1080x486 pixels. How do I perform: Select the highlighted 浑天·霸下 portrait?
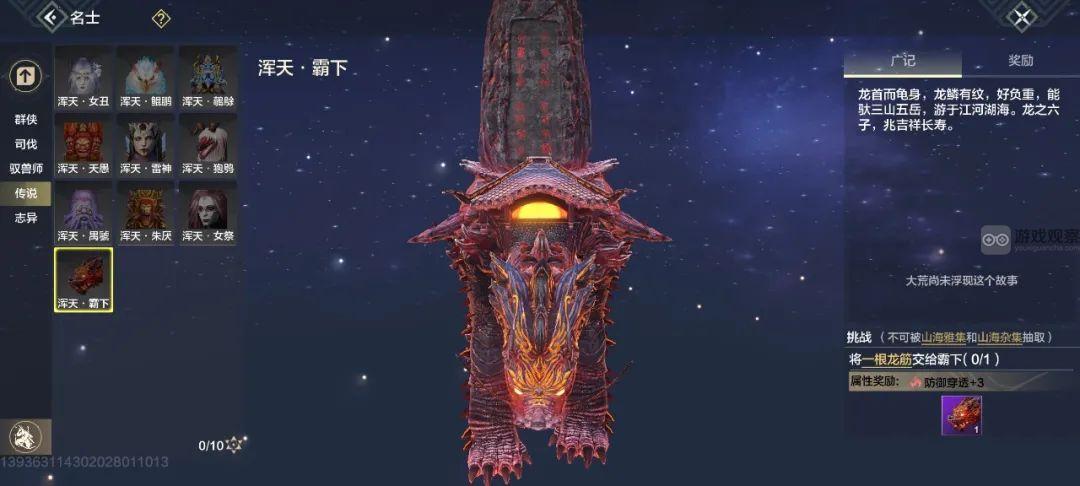click(84, 280)
